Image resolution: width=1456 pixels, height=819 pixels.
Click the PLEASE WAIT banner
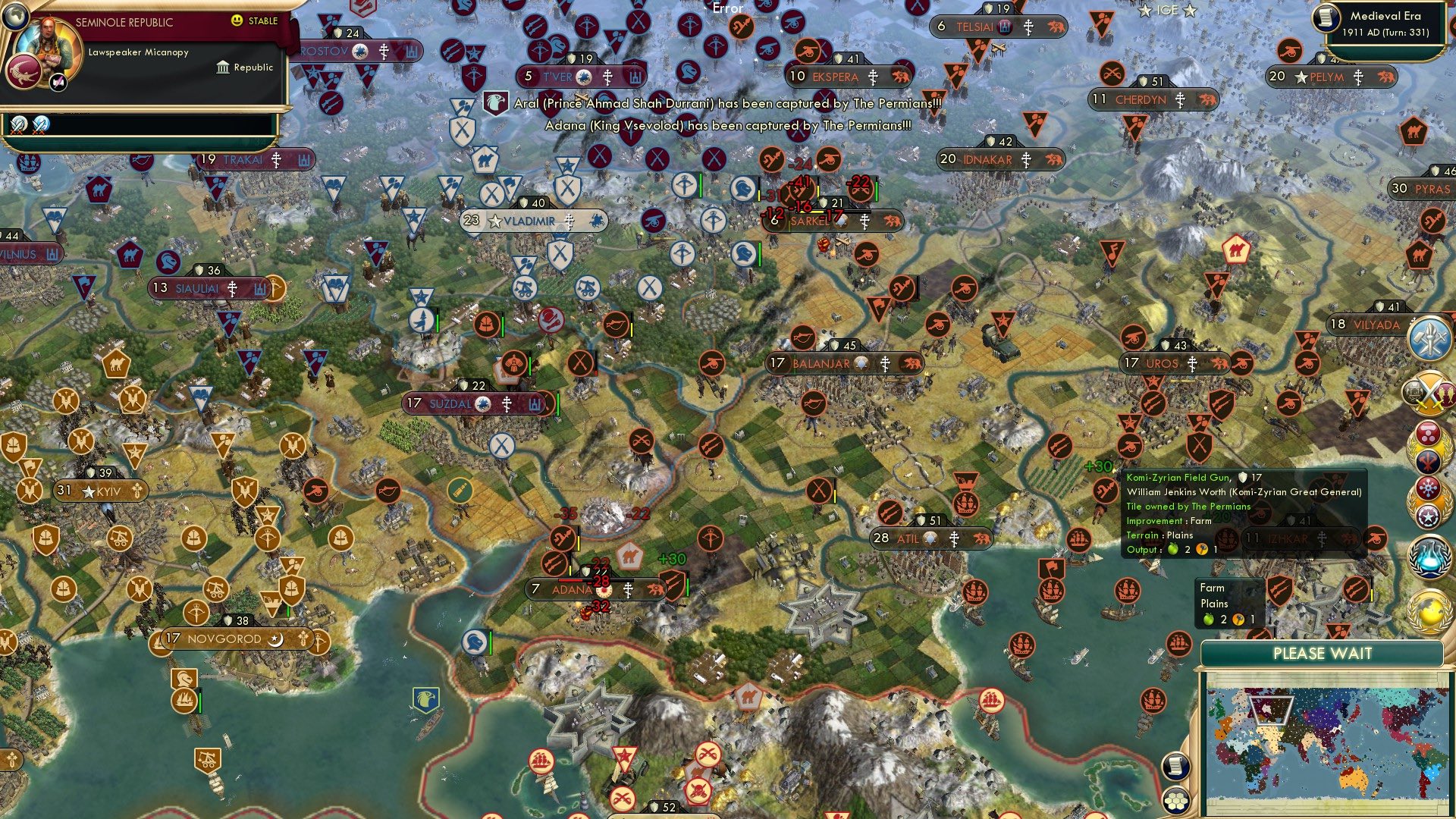pyautogui.click(x=1323, y=654)
